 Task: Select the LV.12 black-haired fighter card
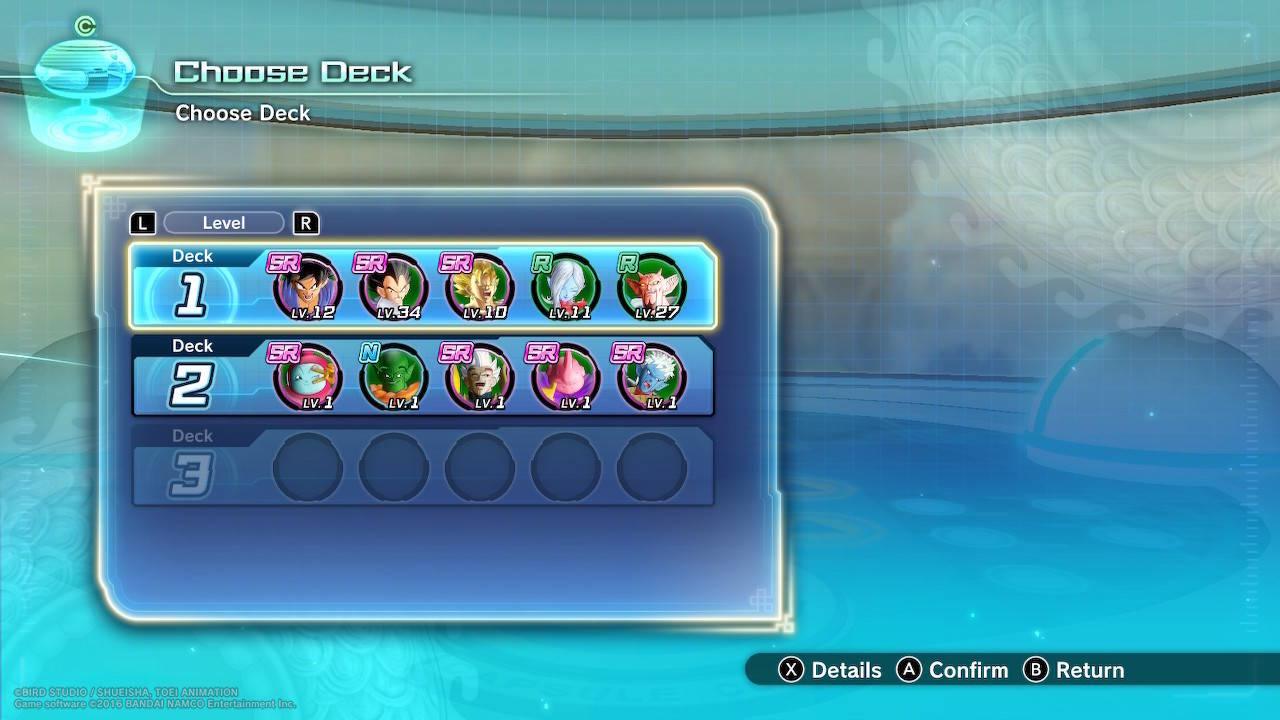(x=307, y=288)
